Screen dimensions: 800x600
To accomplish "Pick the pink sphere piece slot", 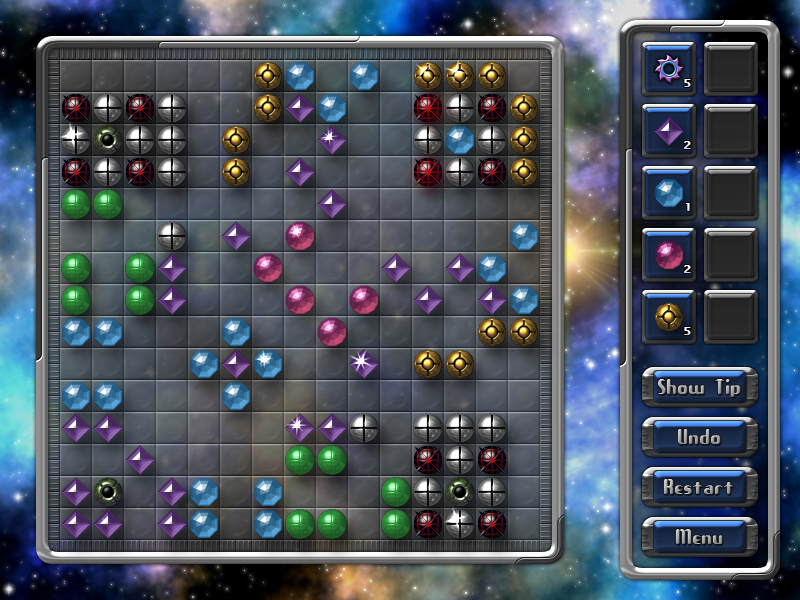I will pyautogui.click(x=668, y=254).
